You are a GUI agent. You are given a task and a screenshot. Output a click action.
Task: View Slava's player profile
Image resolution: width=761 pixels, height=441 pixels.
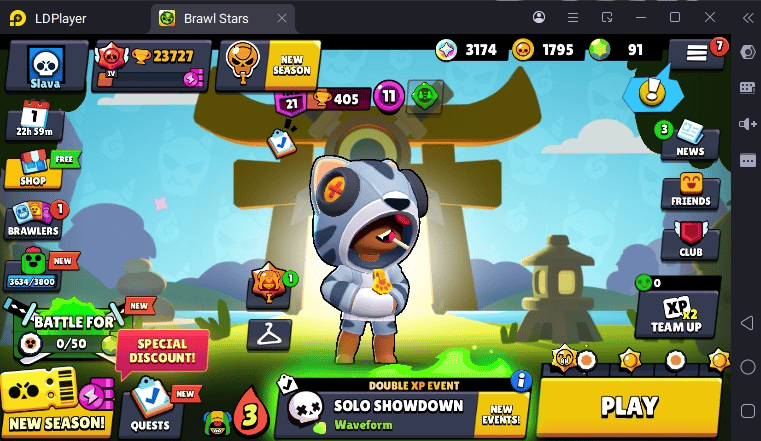[x=45, y=67]
